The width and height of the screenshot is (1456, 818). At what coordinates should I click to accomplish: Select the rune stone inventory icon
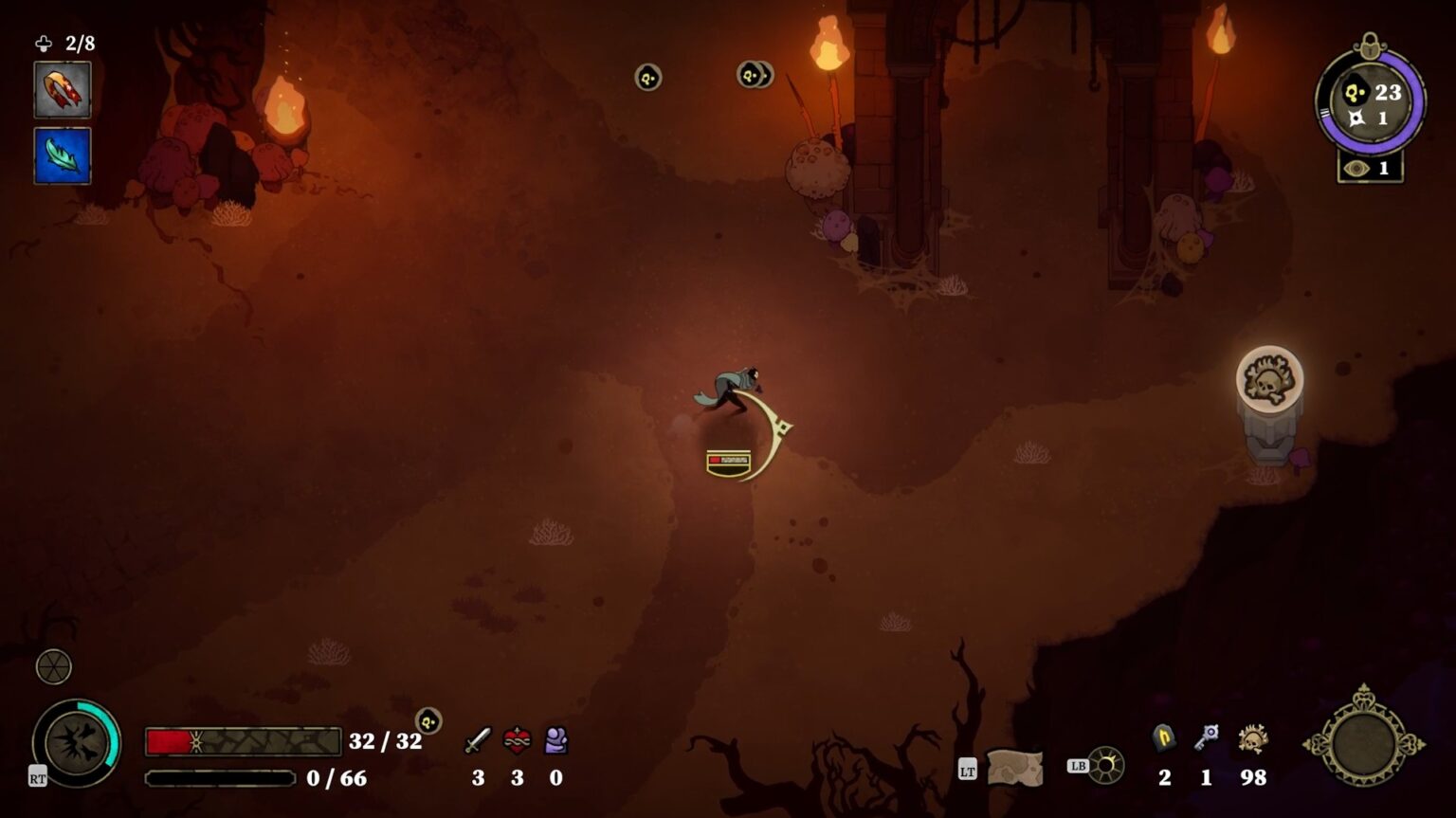pyautogui.click(x=1163, y=738)
